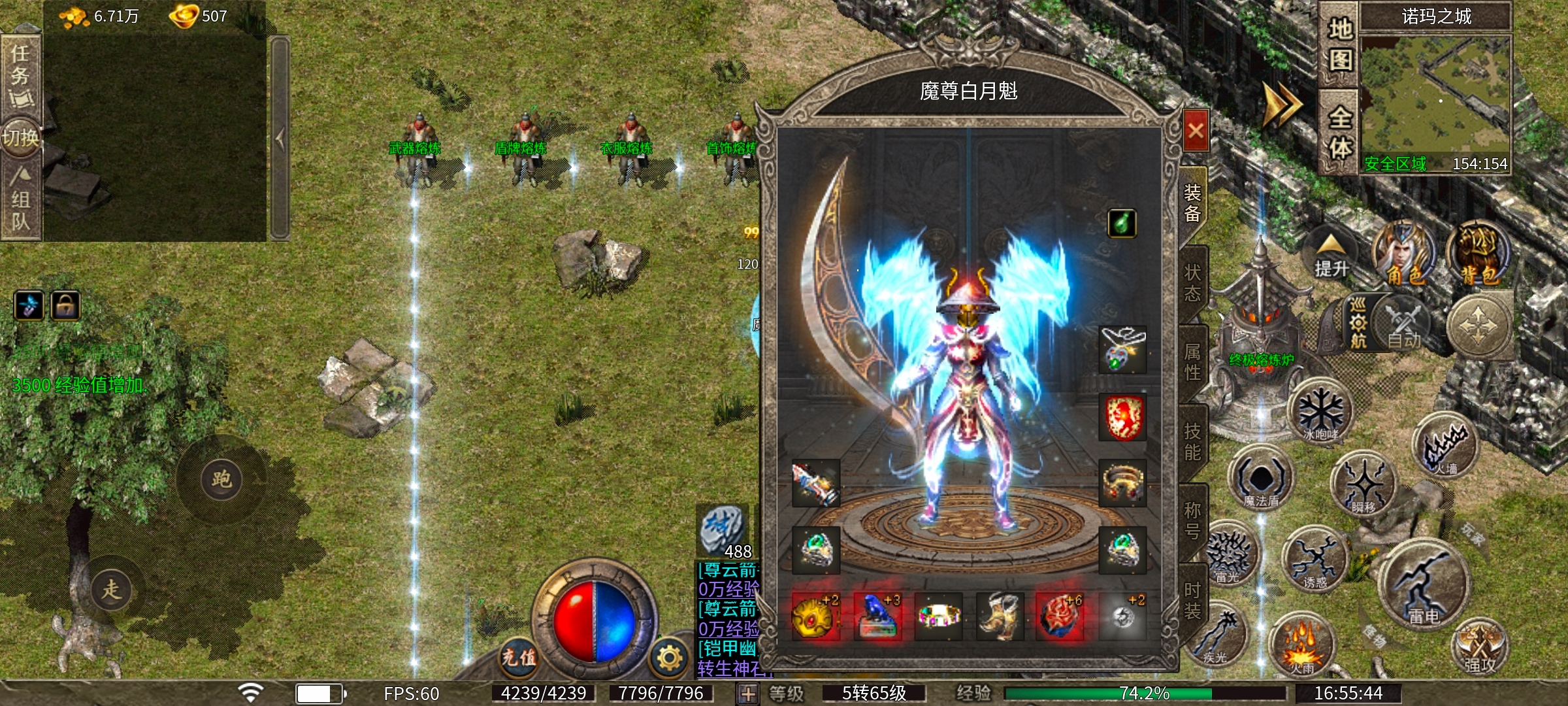Open the 地图 map button
Screen dimensions: 1568x706
[1339, 44]
